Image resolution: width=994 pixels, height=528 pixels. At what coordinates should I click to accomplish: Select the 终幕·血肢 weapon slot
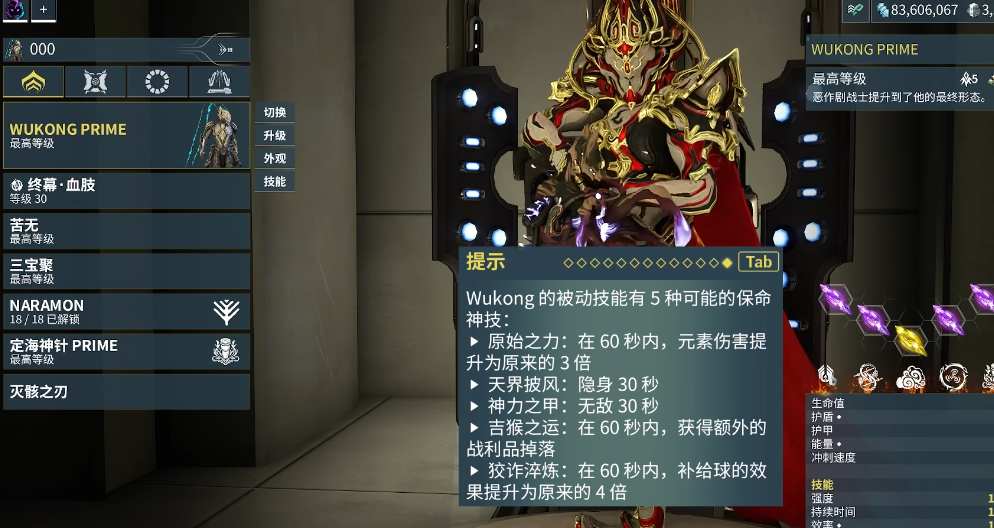click(126, 190)
